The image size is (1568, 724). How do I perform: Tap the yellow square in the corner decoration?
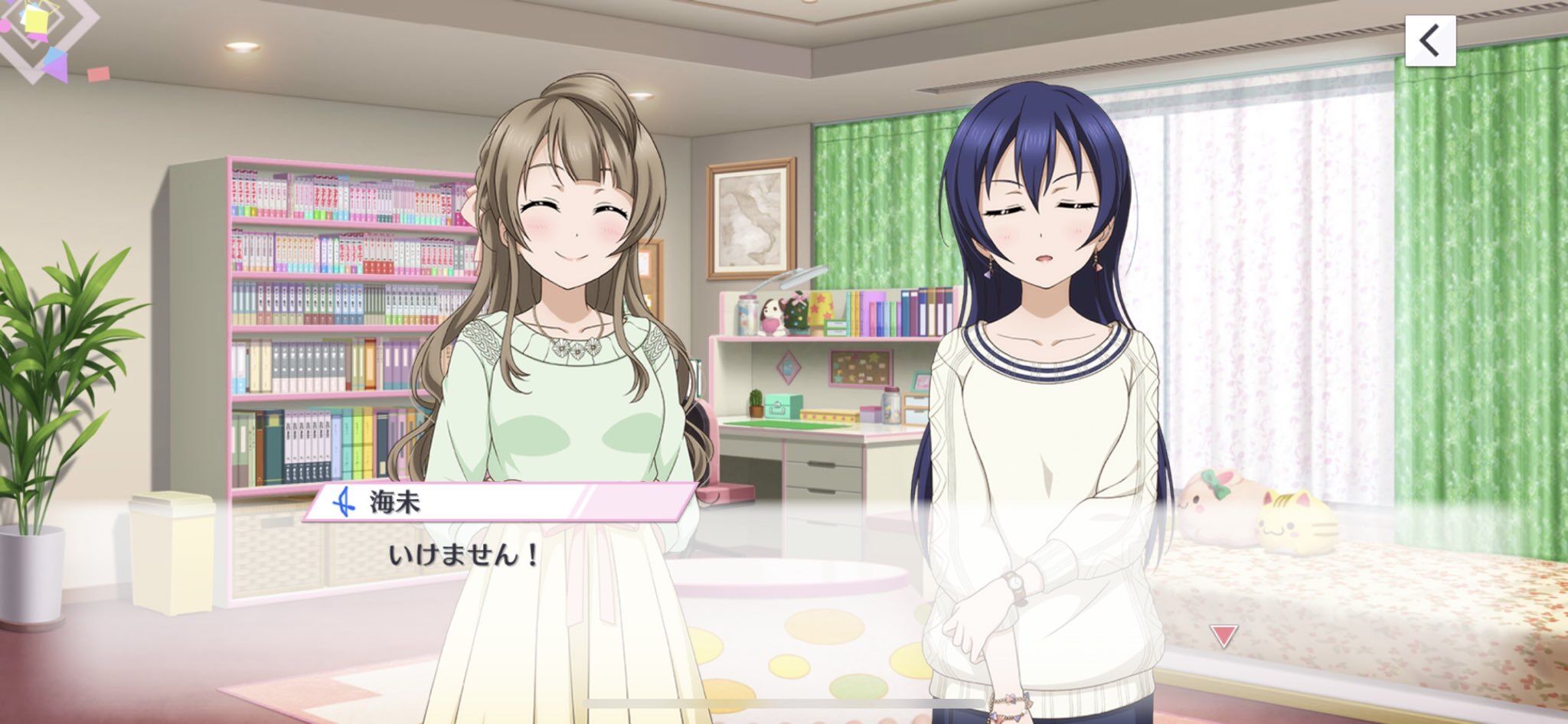coord(35,20)
